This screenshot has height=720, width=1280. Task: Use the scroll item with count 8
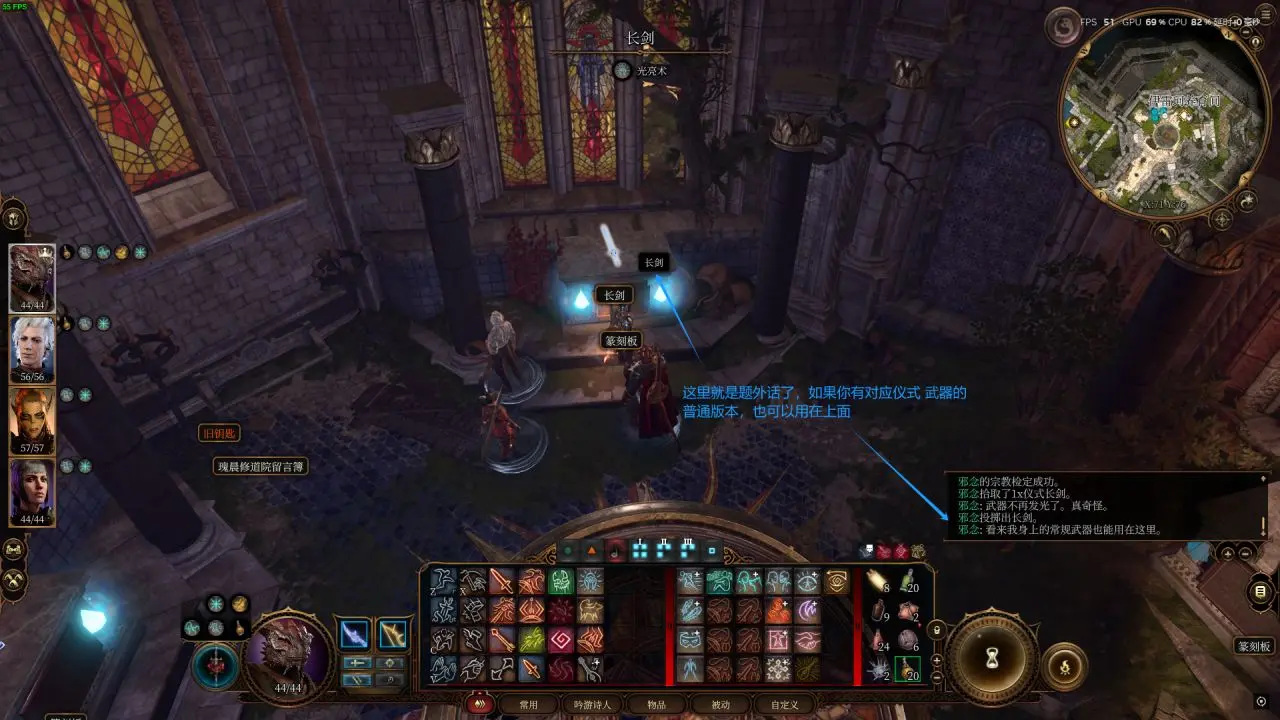(x=877, y=583)
